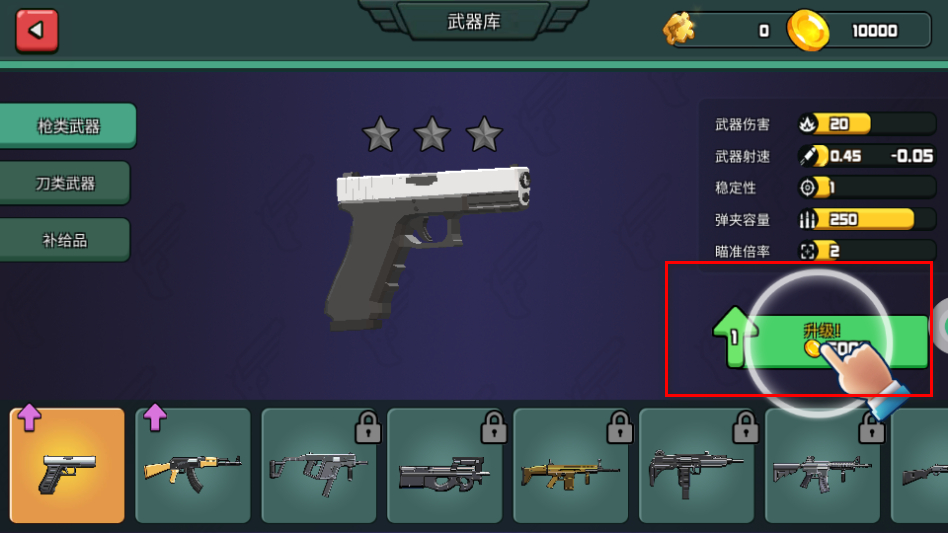948x533 pixels.
Task: Select the locked M4 carbine slot
Action: coord(823,466)
